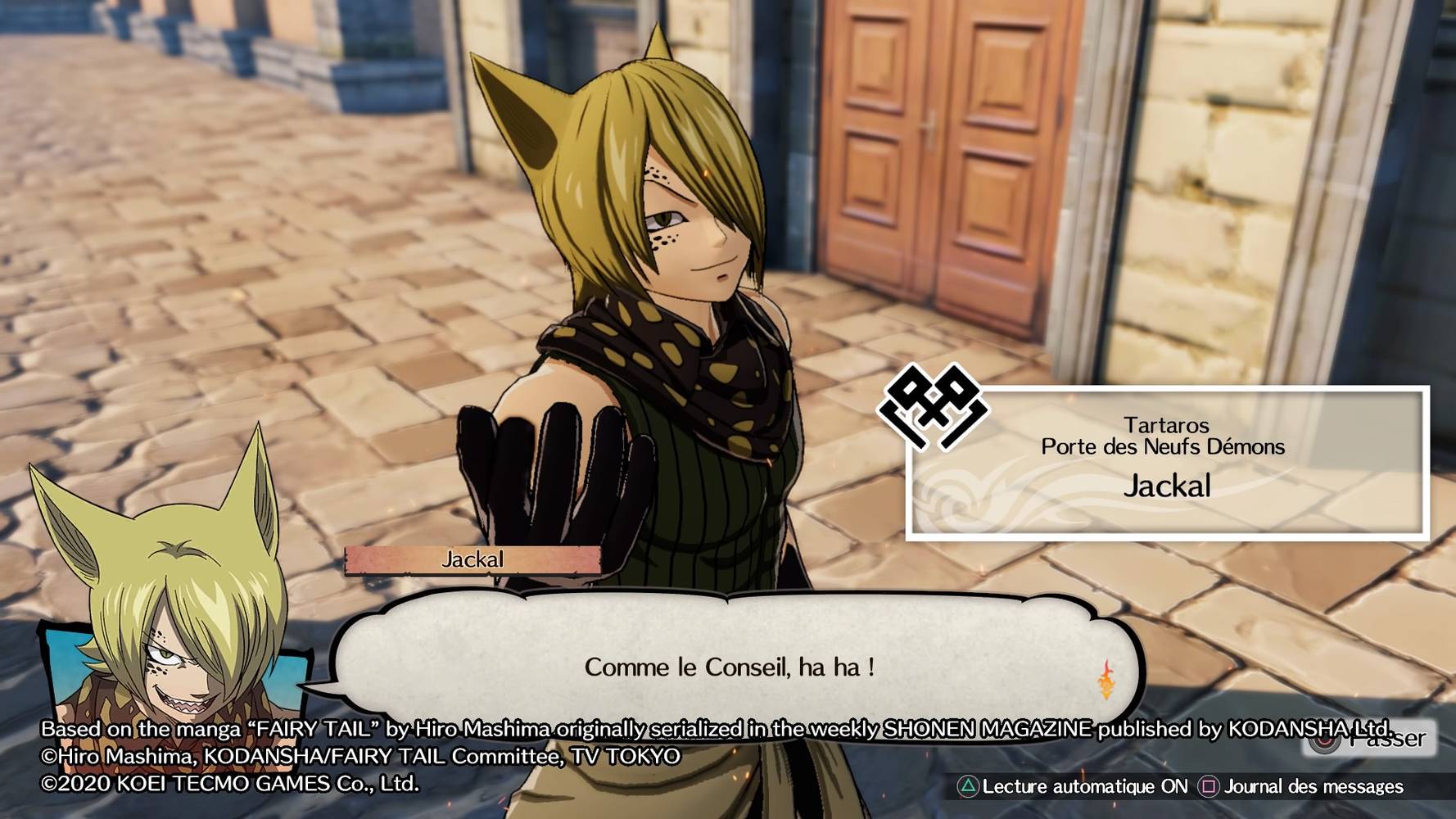Click the flame continue indicator
The height and width of the screenshot is (819, 1456).
[1106, 680]
